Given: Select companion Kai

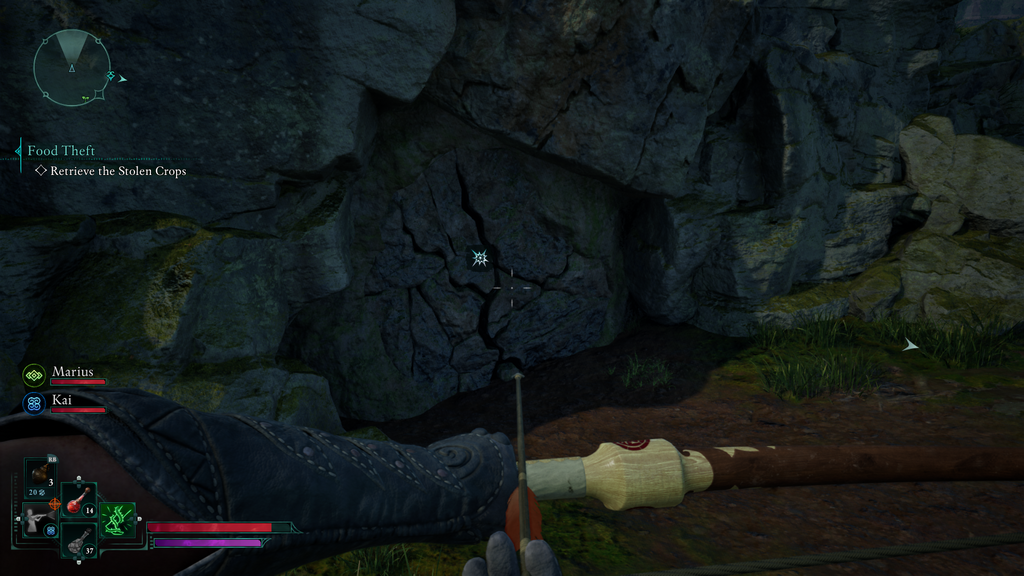Looking at the screenshot, I should point(62,400).
